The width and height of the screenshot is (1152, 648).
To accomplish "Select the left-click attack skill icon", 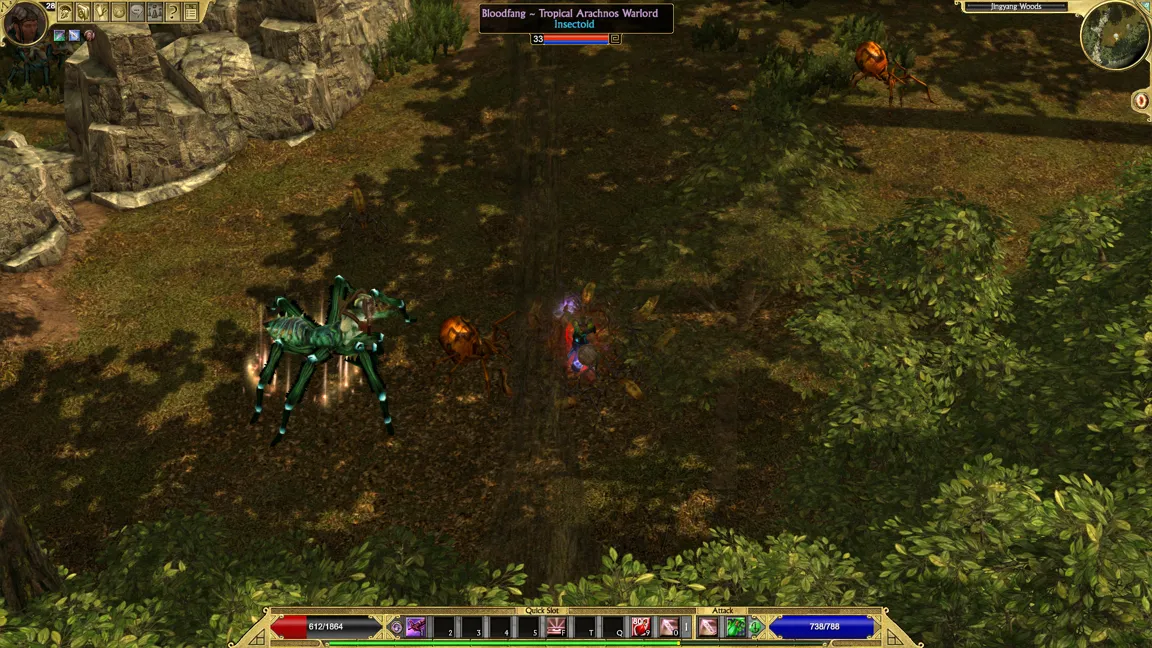I will point(708,627).
